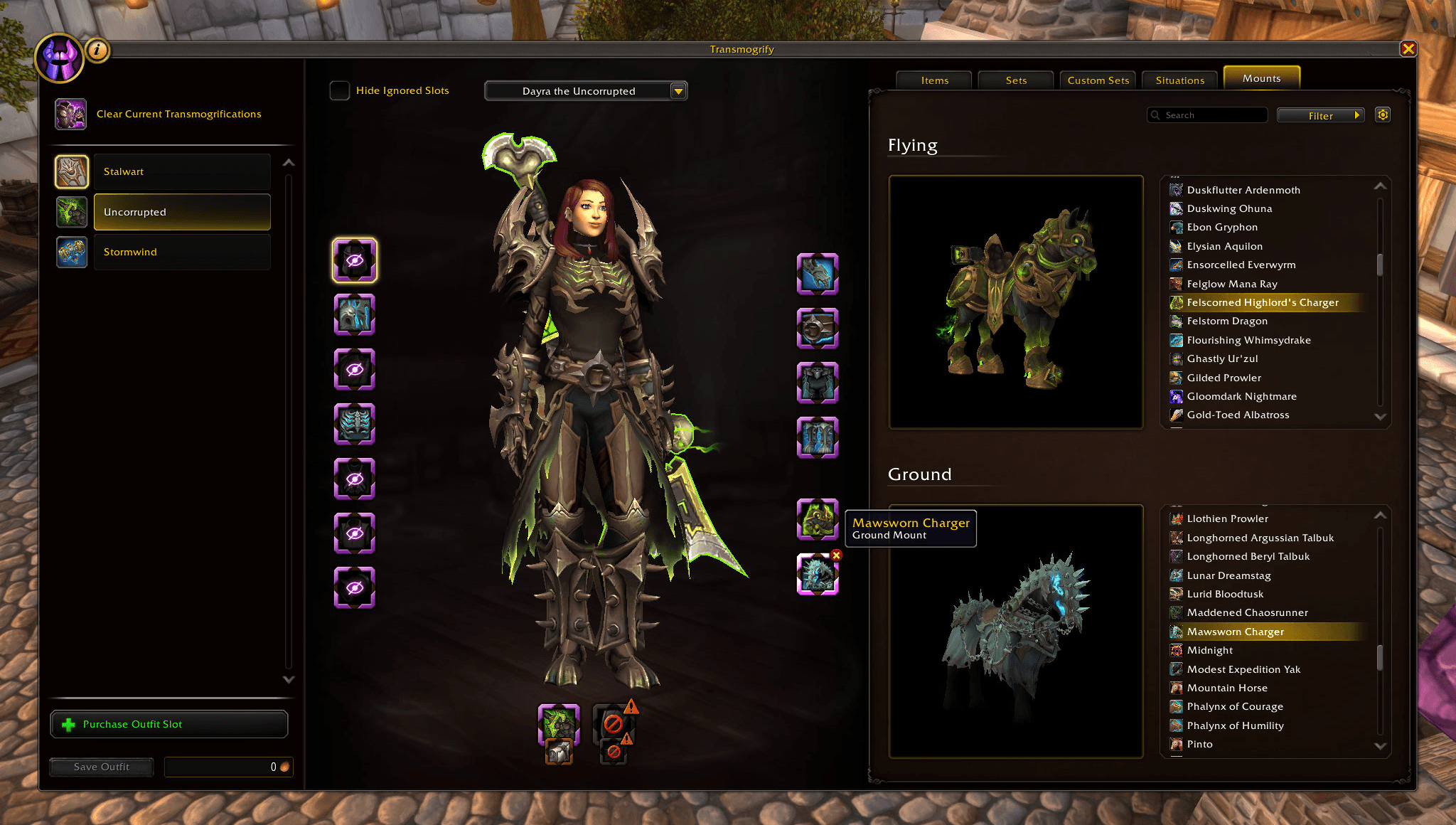
Task: Open the Dayra the Uncorrupted dropdown
Action: pyautogui.click(x=586, y=91)
